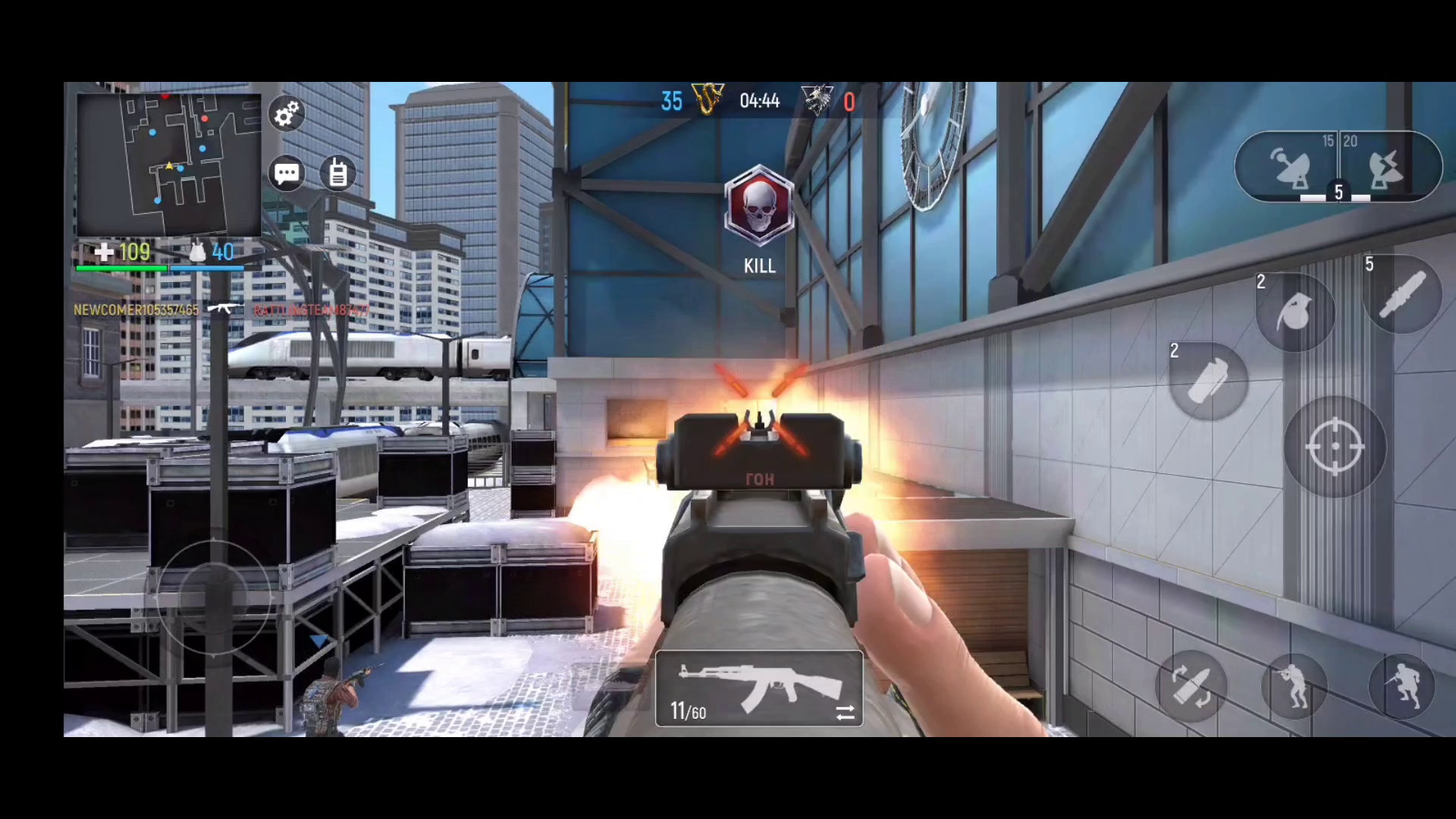
Task: Open the settings gear icon
Action: click(x=286, y=114)
